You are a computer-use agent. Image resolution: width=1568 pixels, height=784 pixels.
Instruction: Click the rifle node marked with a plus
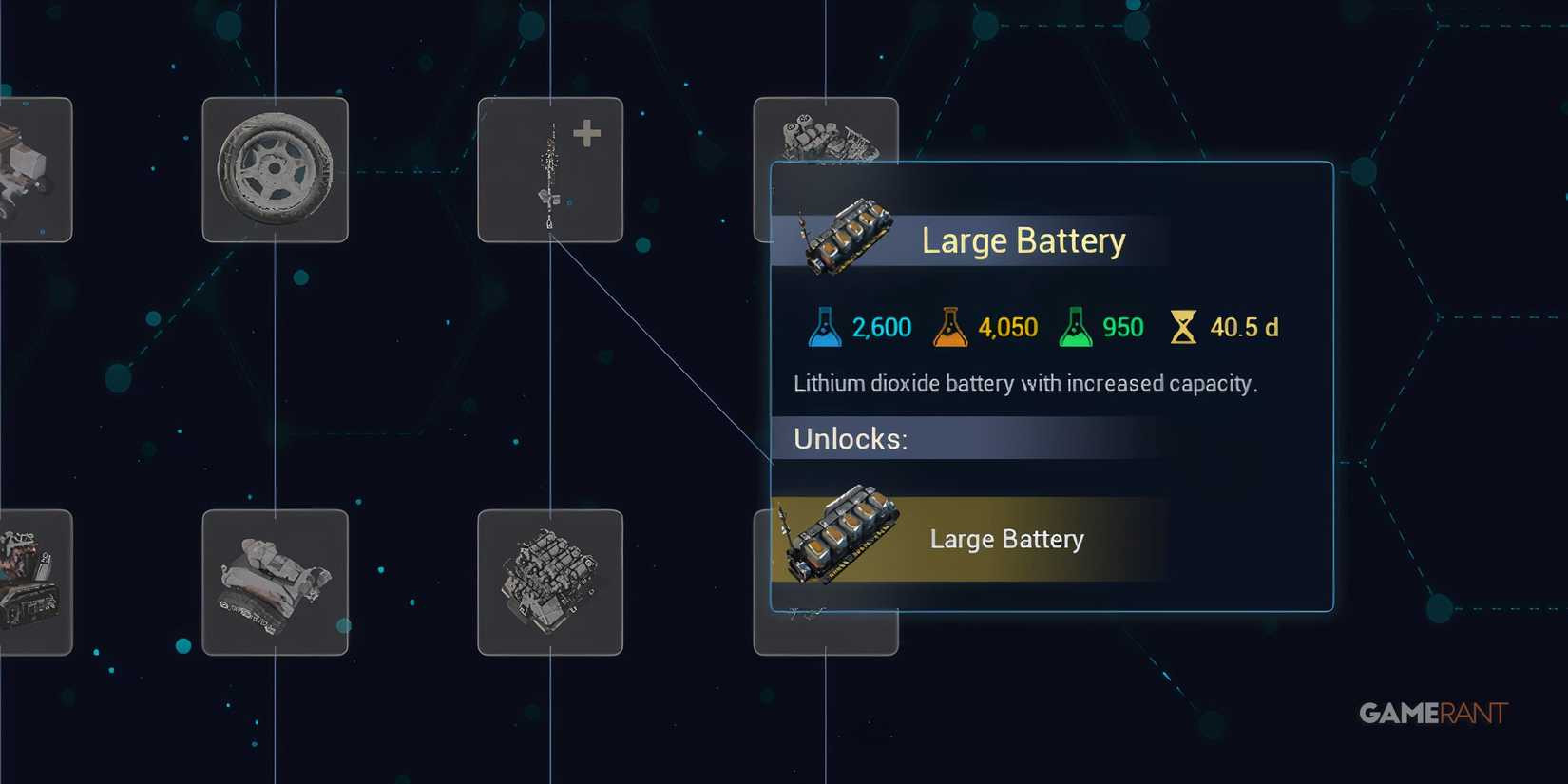[x=550, y=171]
